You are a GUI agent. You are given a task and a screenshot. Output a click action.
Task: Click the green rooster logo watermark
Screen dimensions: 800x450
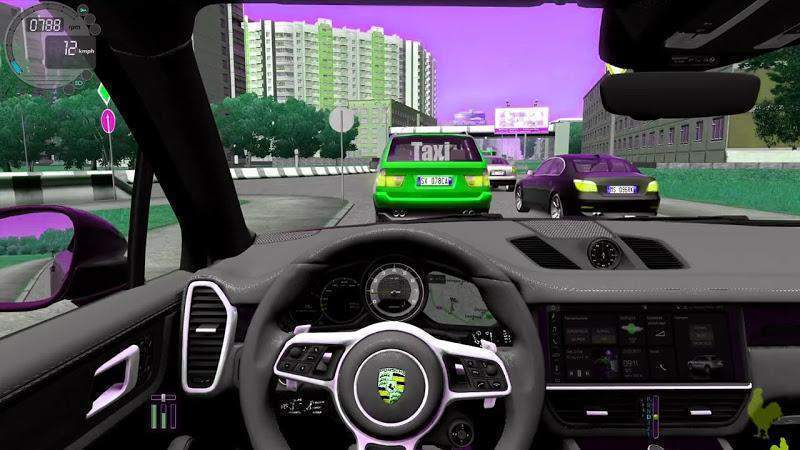pyautogui.click(x=775, y=412)
